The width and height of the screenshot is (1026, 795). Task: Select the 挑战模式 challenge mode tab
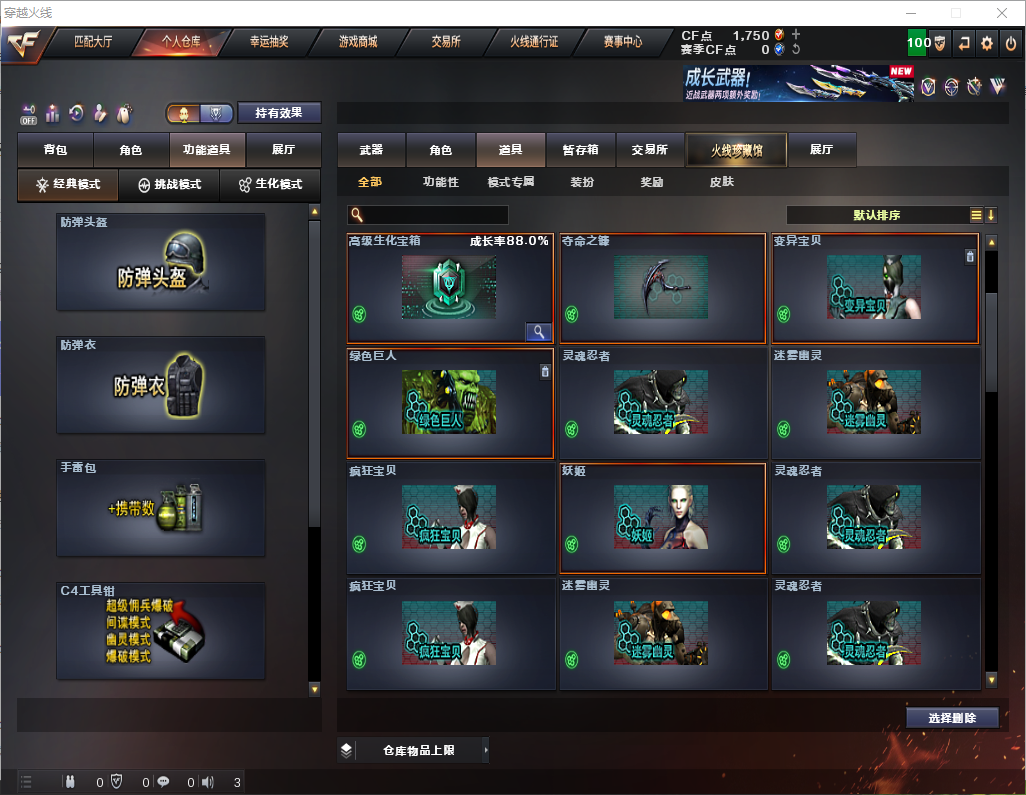(169, 185)
